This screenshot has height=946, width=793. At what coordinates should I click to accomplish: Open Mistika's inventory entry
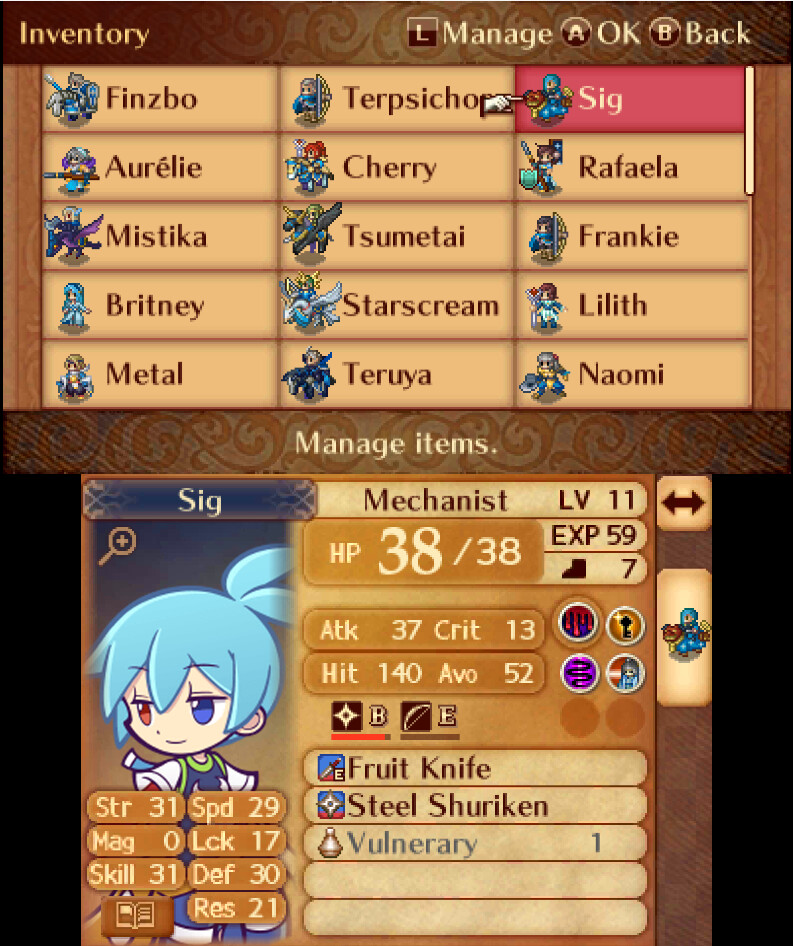pos(160,236)
